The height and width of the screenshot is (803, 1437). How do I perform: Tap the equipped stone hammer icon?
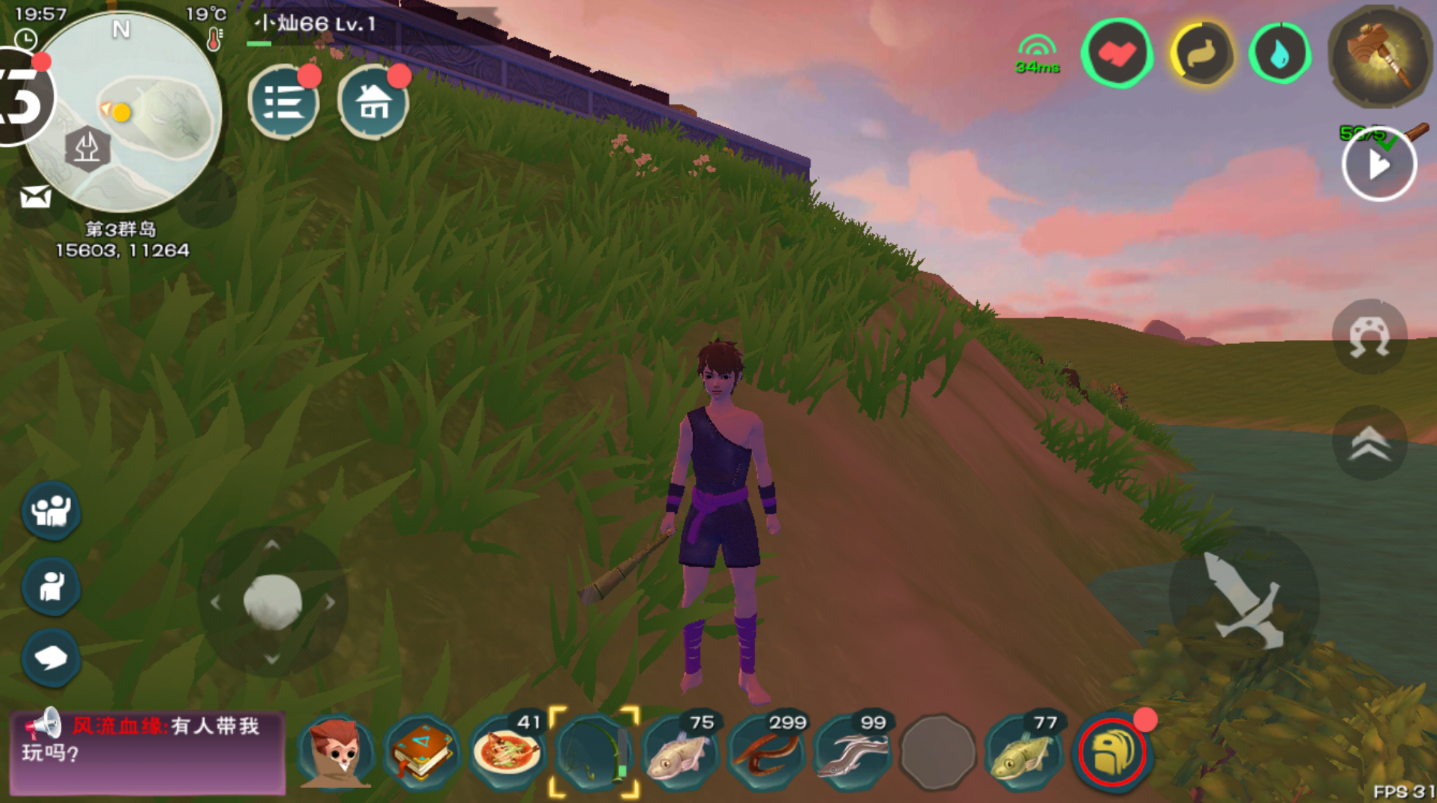point(1379,56)
